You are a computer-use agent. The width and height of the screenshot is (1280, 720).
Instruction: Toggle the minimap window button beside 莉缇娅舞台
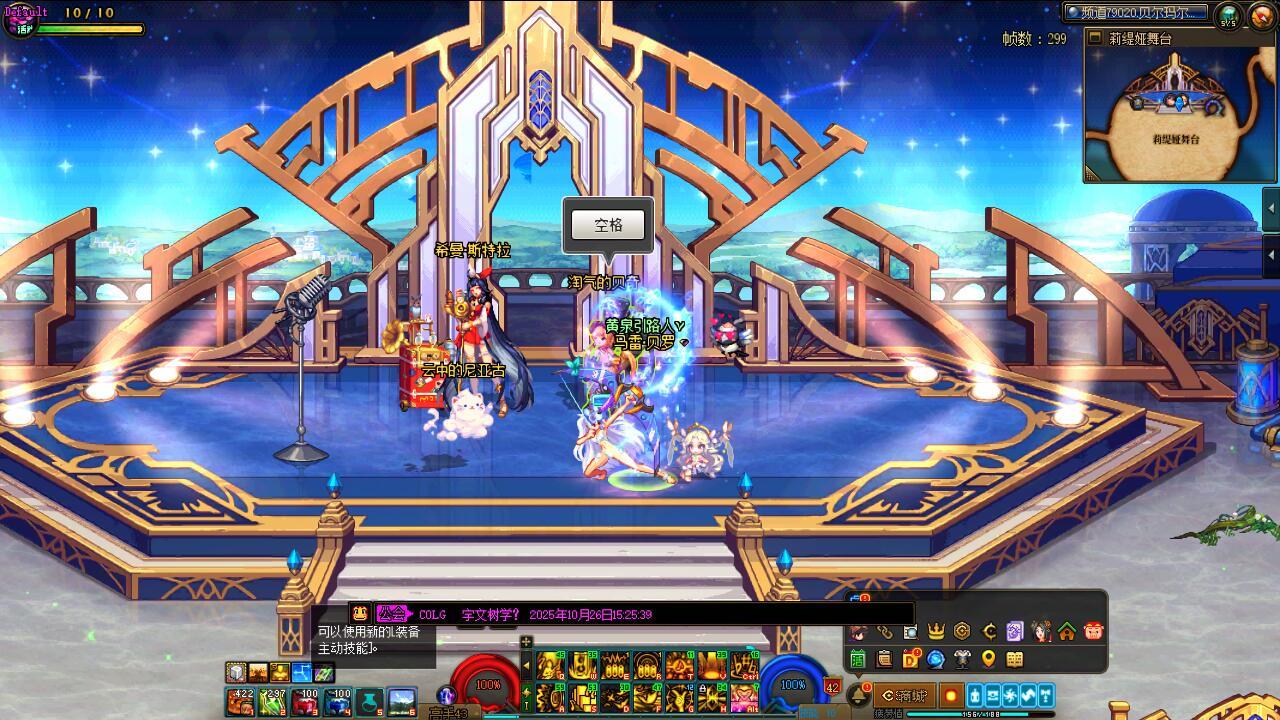[1096, 39]
